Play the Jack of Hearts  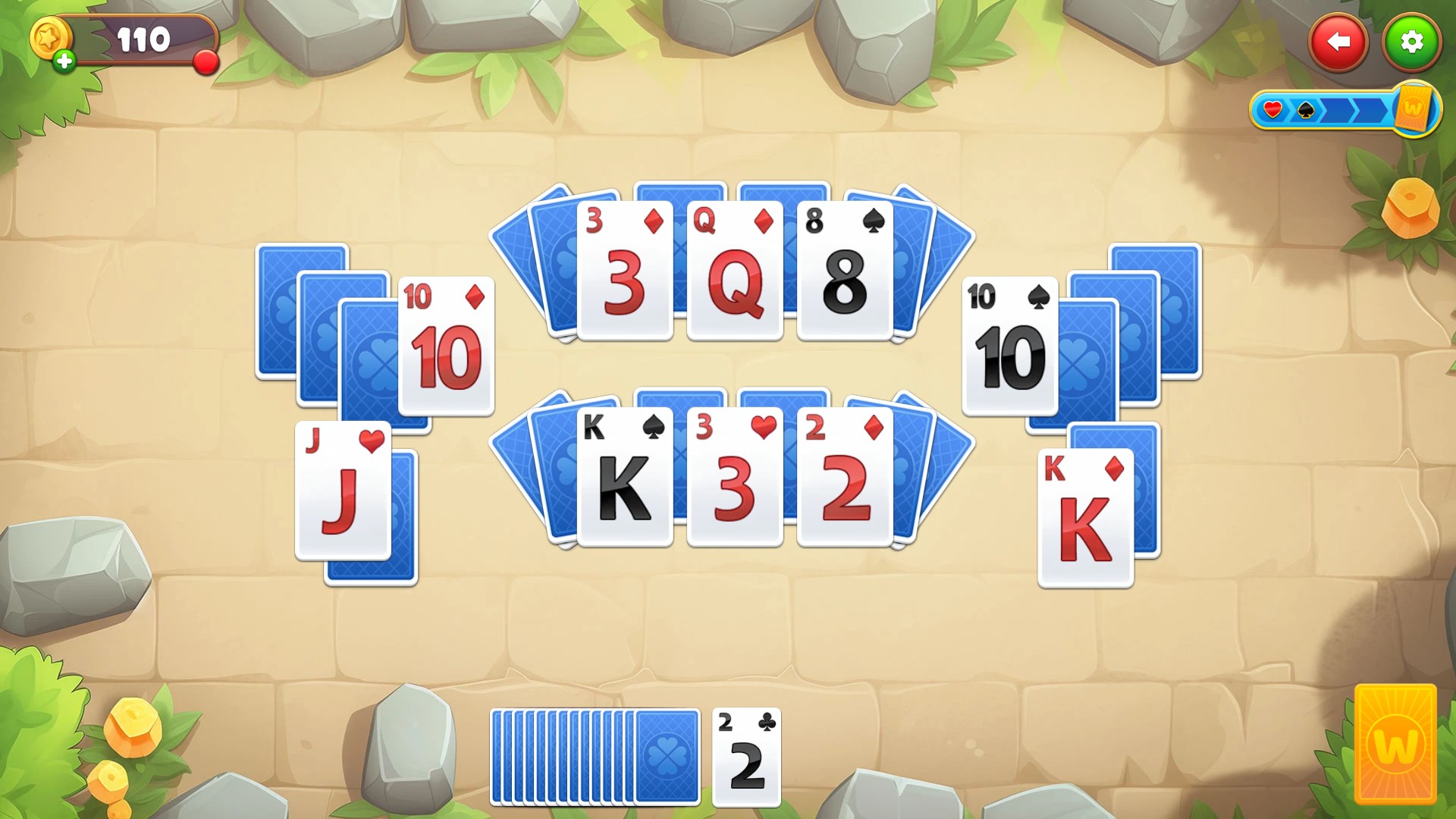coord(344,493)
